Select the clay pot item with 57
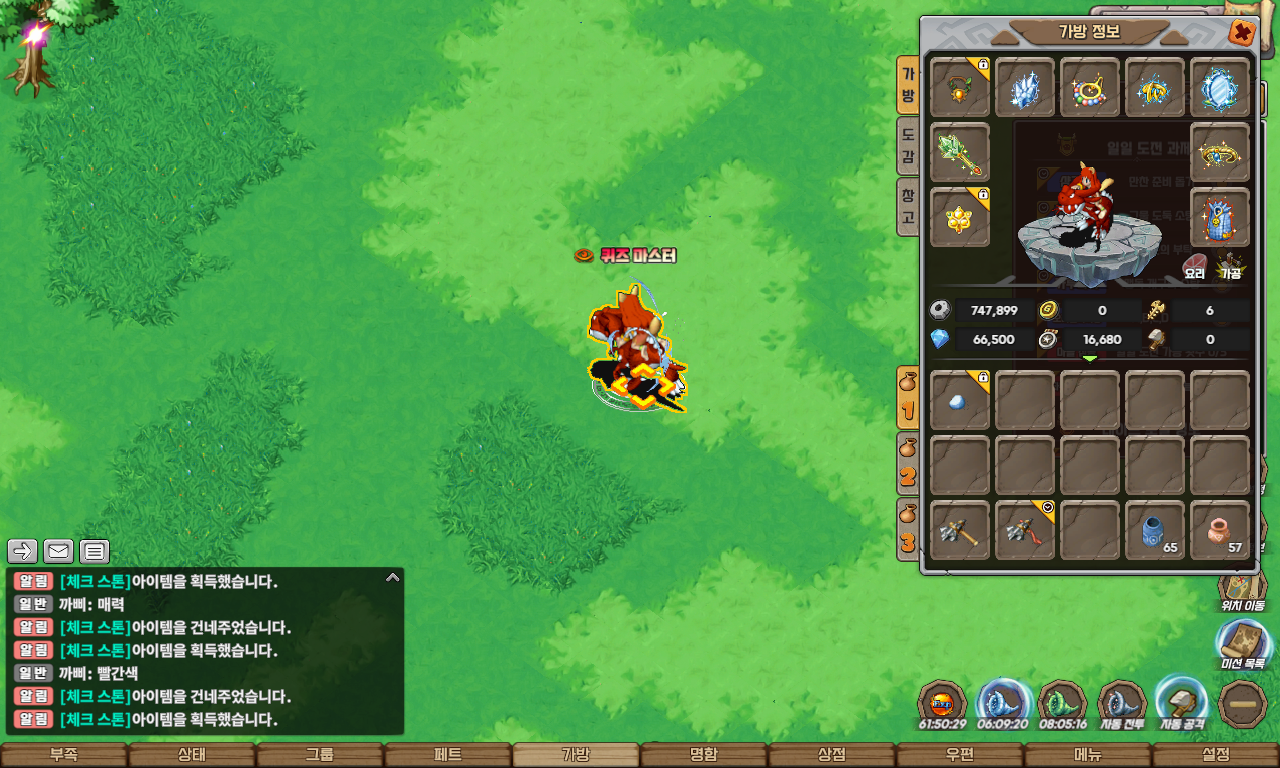 [1220, 531]
